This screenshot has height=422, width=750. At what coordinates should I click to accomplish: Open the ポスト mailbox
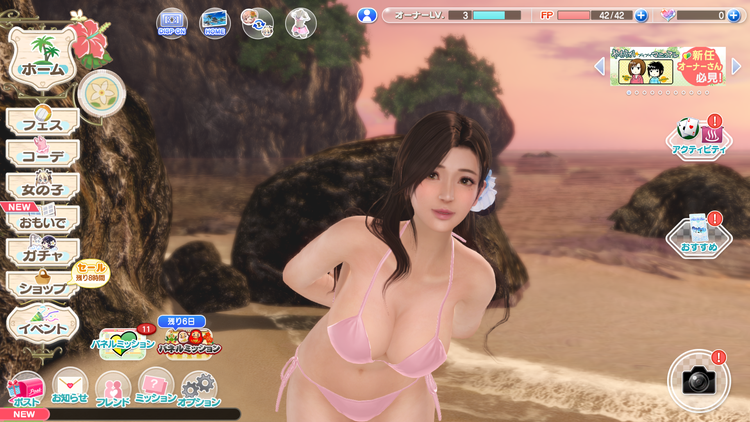[x=25, y=390]
